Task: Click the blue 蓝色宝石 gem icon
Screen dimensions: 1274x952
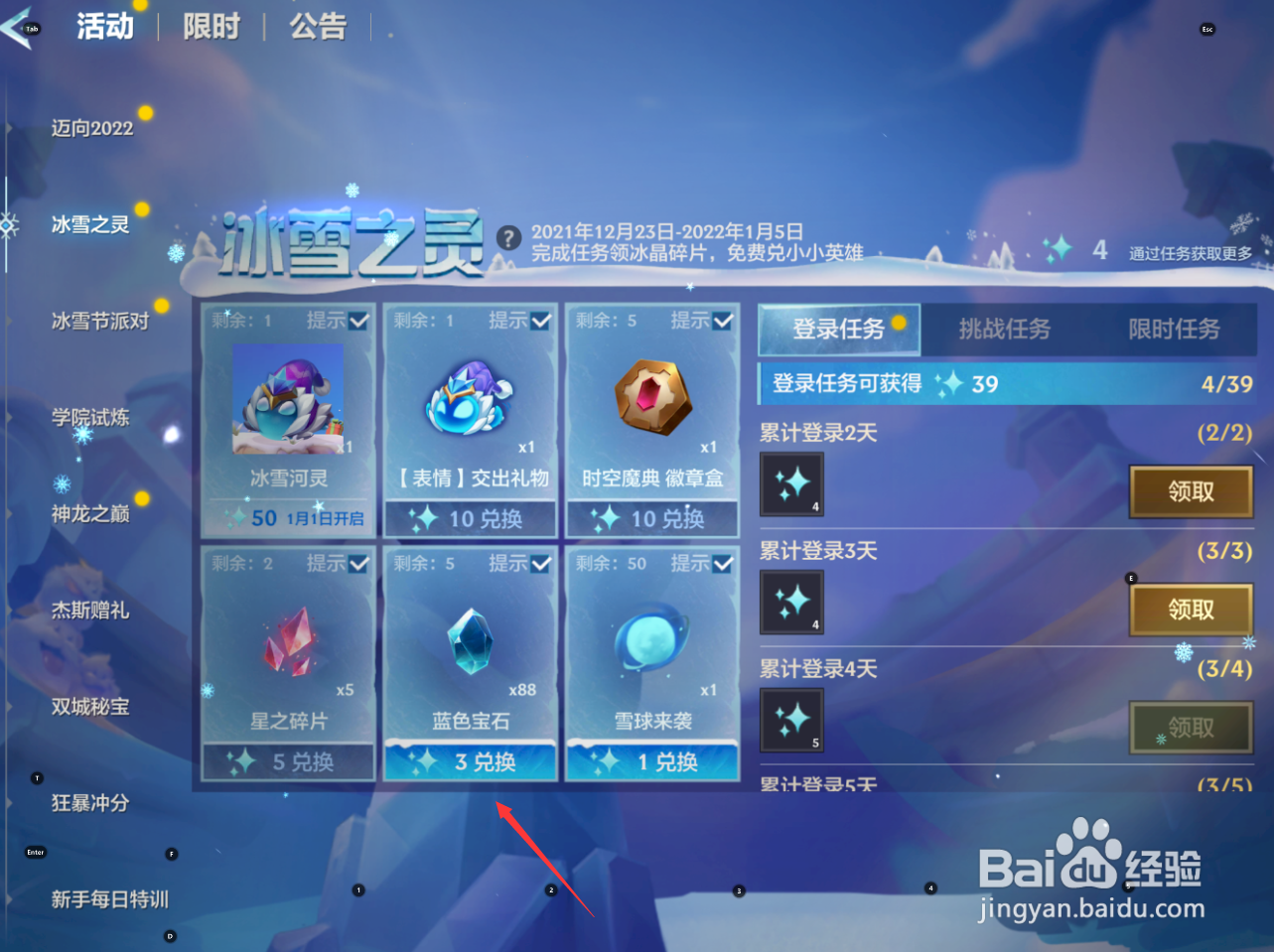Action: click(x=469, y=645)
